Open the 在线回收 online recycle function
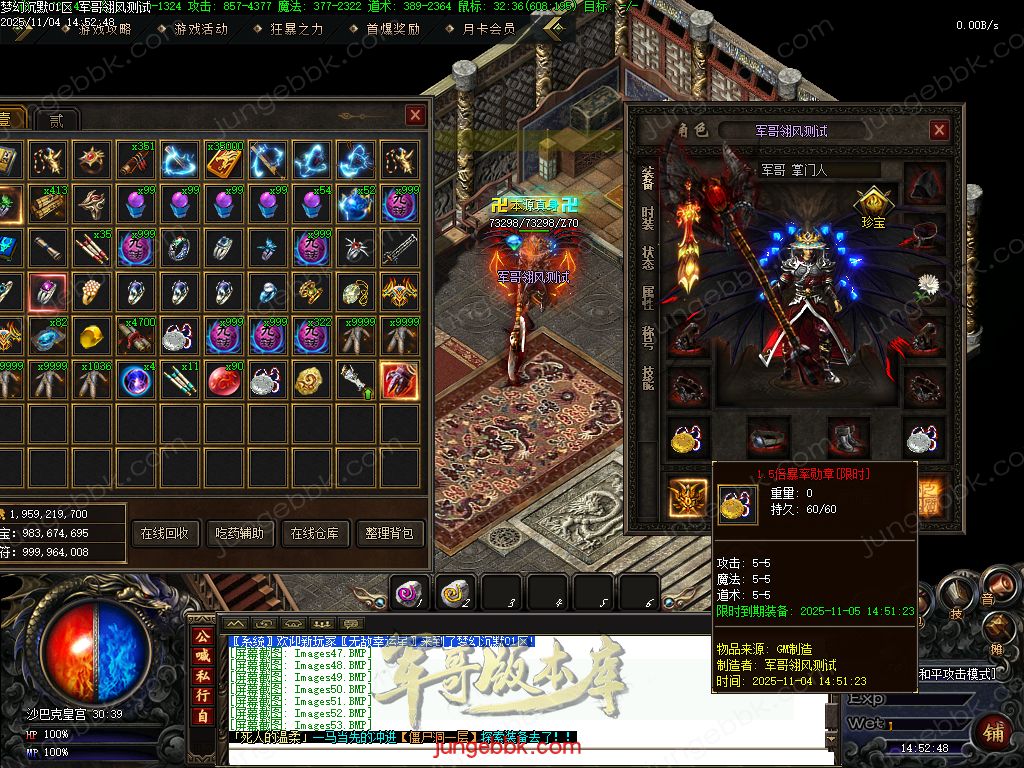Viewport: 1024px width, 768px height. coord(165,533)
